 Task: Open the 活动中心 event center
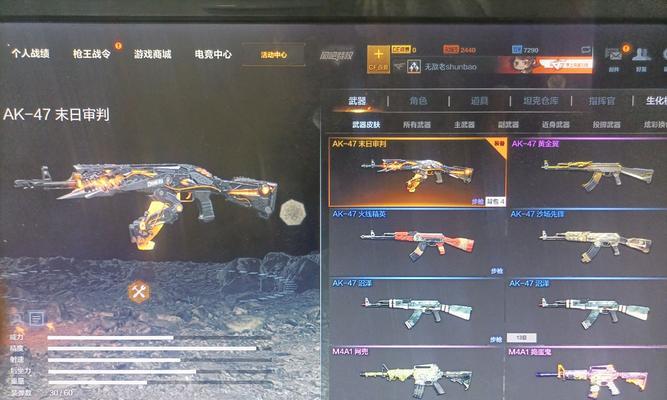(x=273, y=55)
